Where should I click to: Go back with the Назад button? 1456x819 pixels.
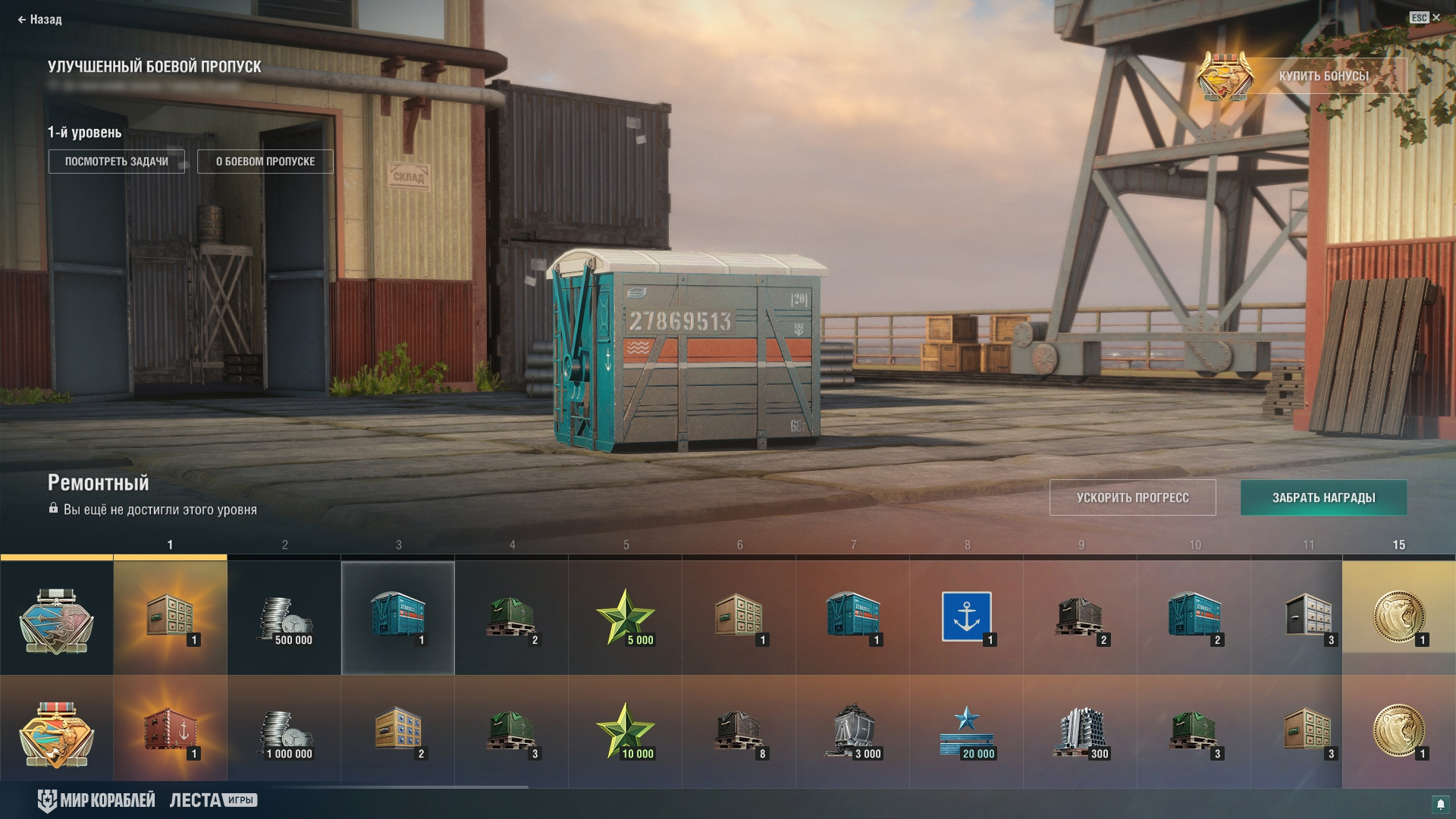39,20
